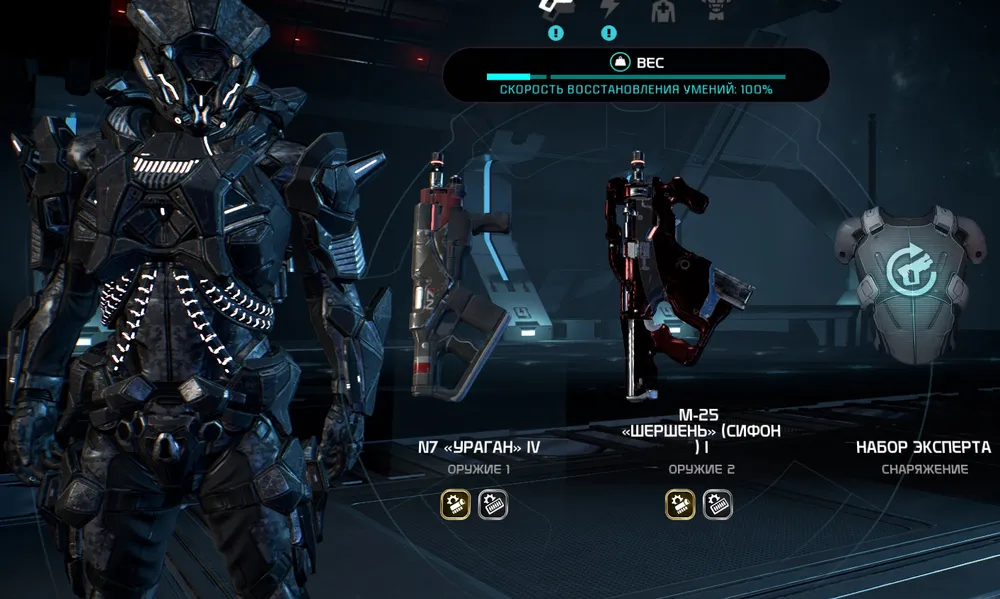The width and height of the screenshot is (1000, 599).
Task: Switch to the character torso tab
Action: click(714, 9)
